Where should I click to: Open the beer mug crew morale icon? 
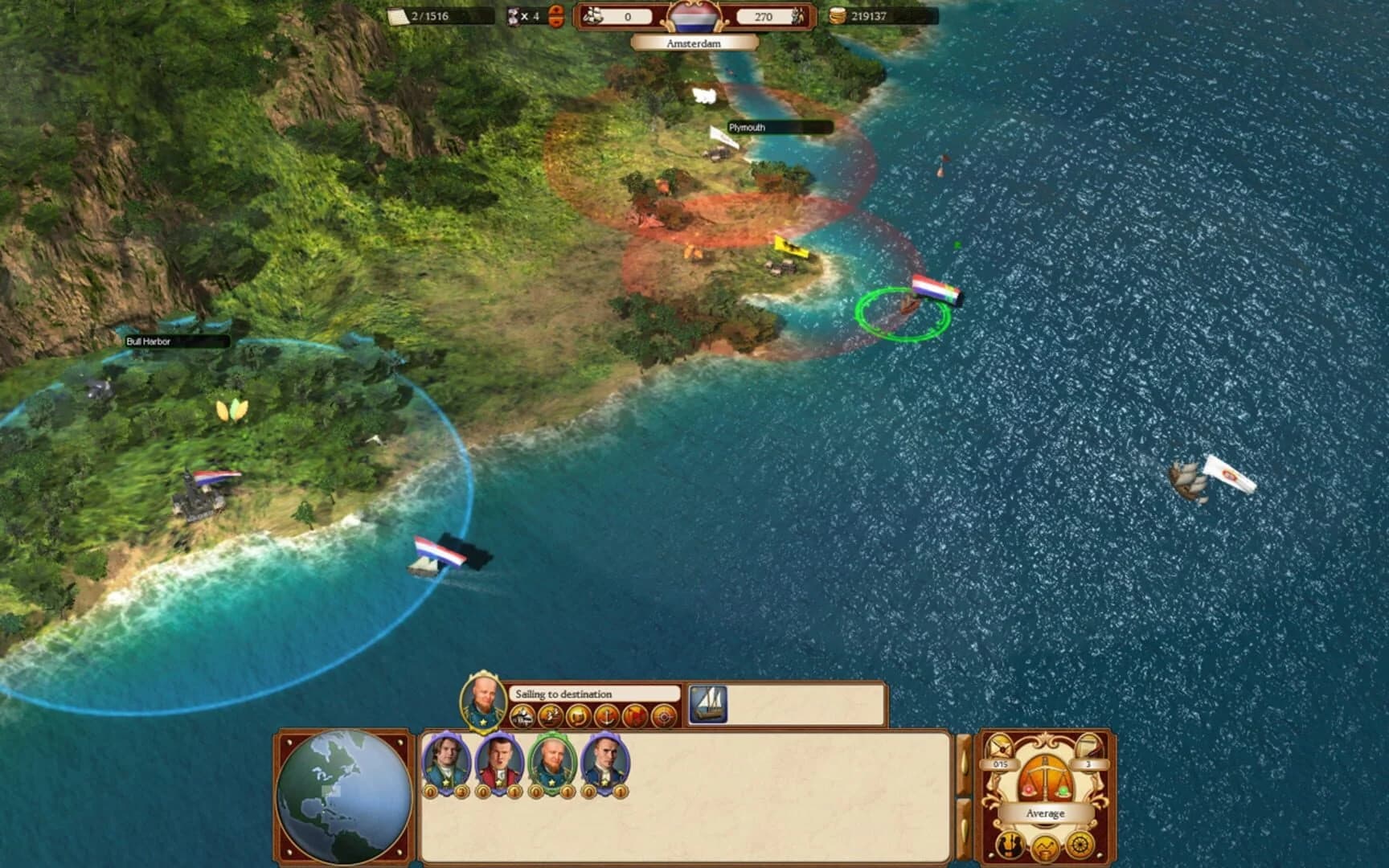pyautogui.click(x=577, y=716)
